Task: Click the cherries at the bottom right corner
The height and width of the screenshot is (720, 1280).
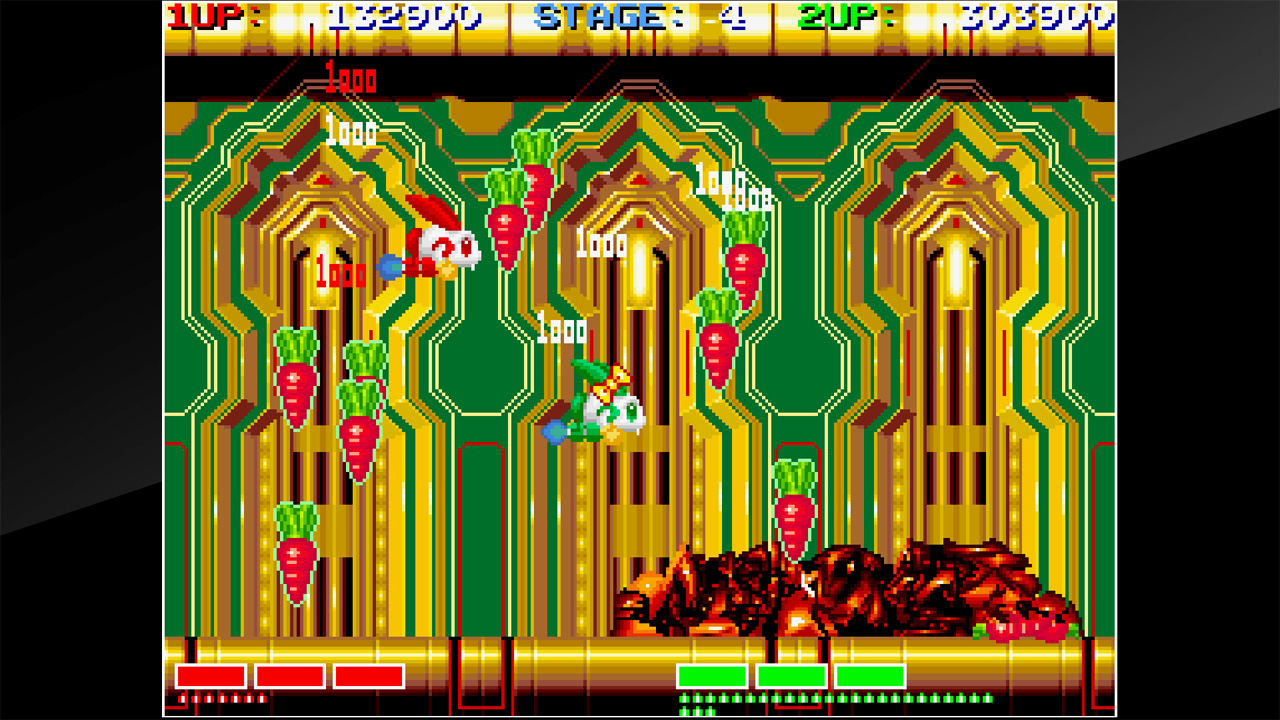Action: 1025,630
